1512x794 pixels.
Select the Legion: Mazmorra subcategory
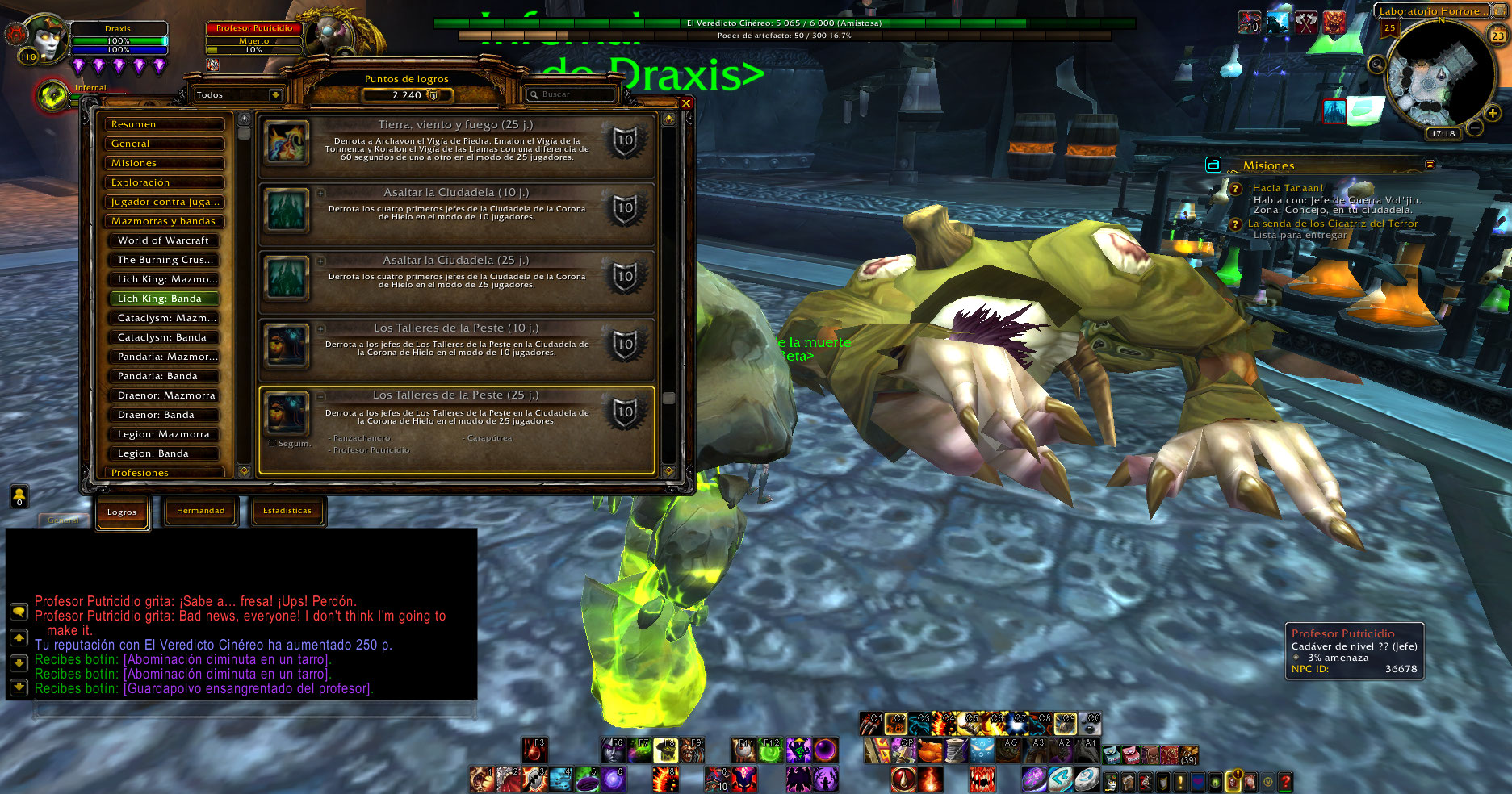click(164, 434)
